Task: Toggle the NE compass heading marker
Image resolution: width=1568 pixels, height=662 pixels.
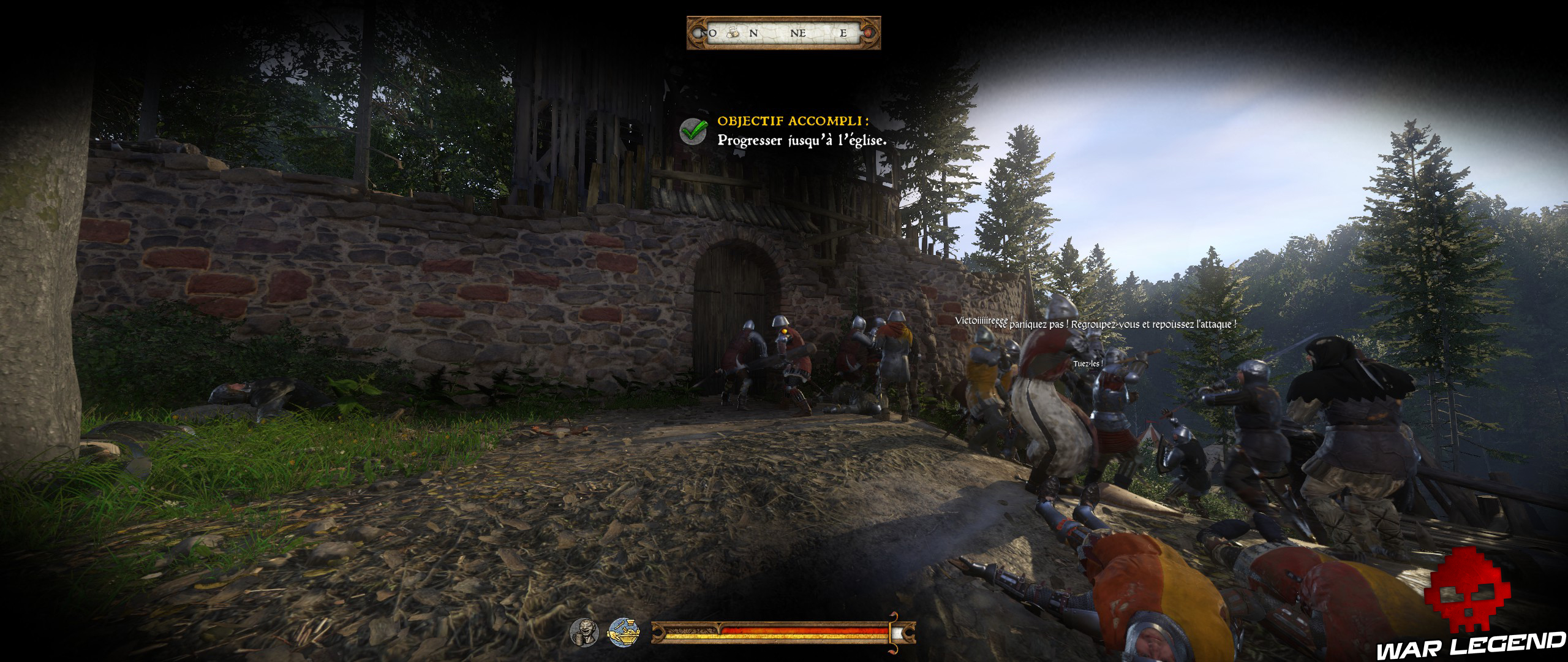Action: pyautogui.click(x=799, y=34)
